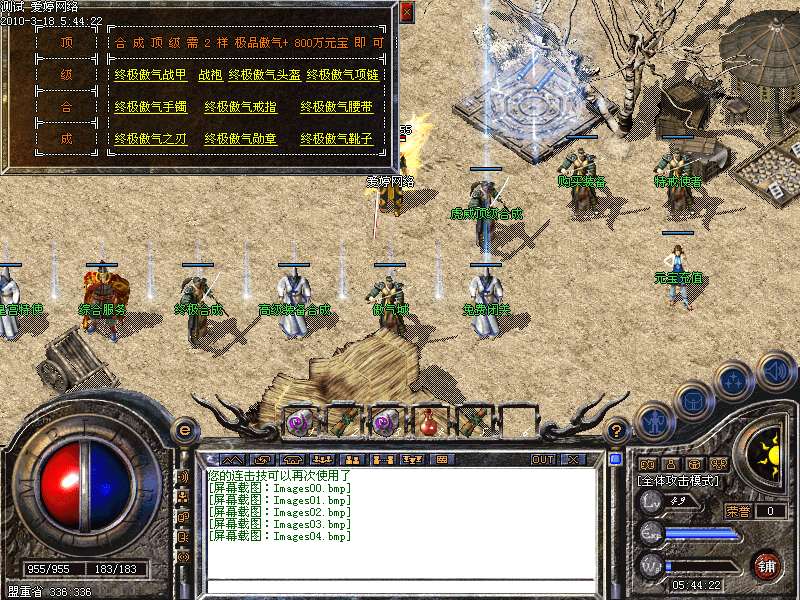The height and width of the screenshot is (600, 800).
Task: Open the character equipment round button
Action: [654, 422]
